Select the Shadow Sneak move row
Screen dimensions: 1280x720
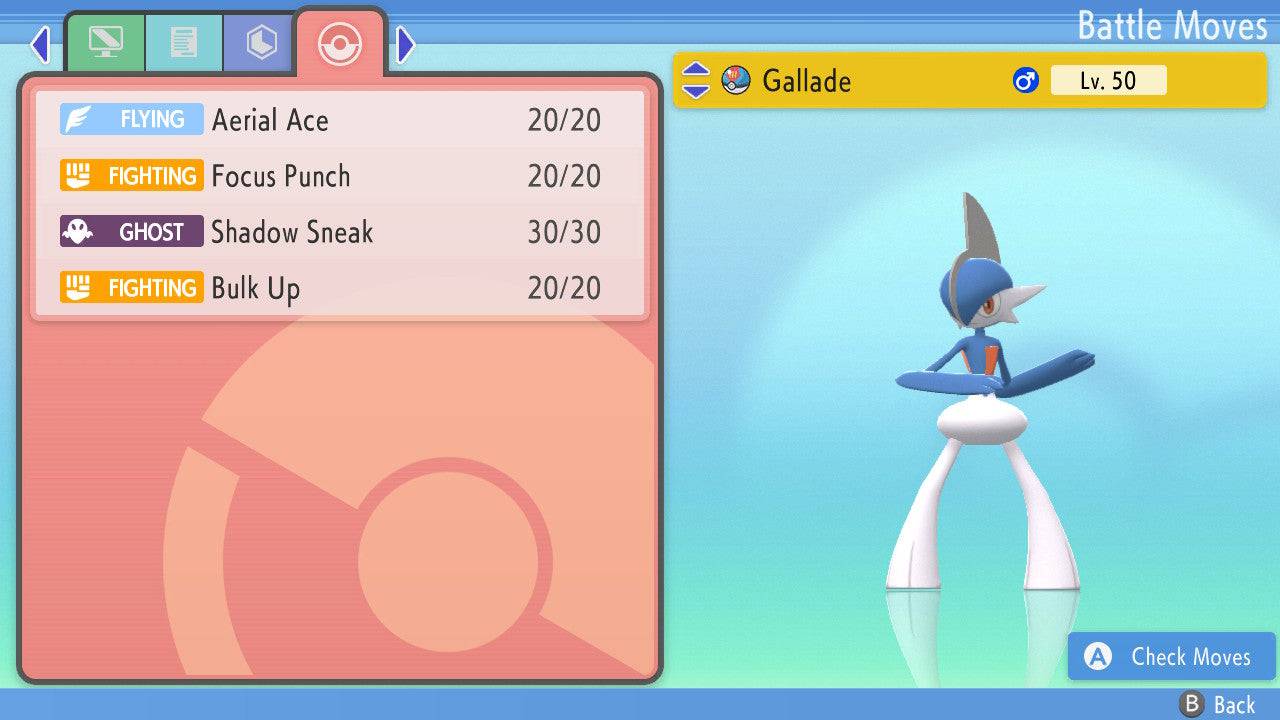[290, 231]
